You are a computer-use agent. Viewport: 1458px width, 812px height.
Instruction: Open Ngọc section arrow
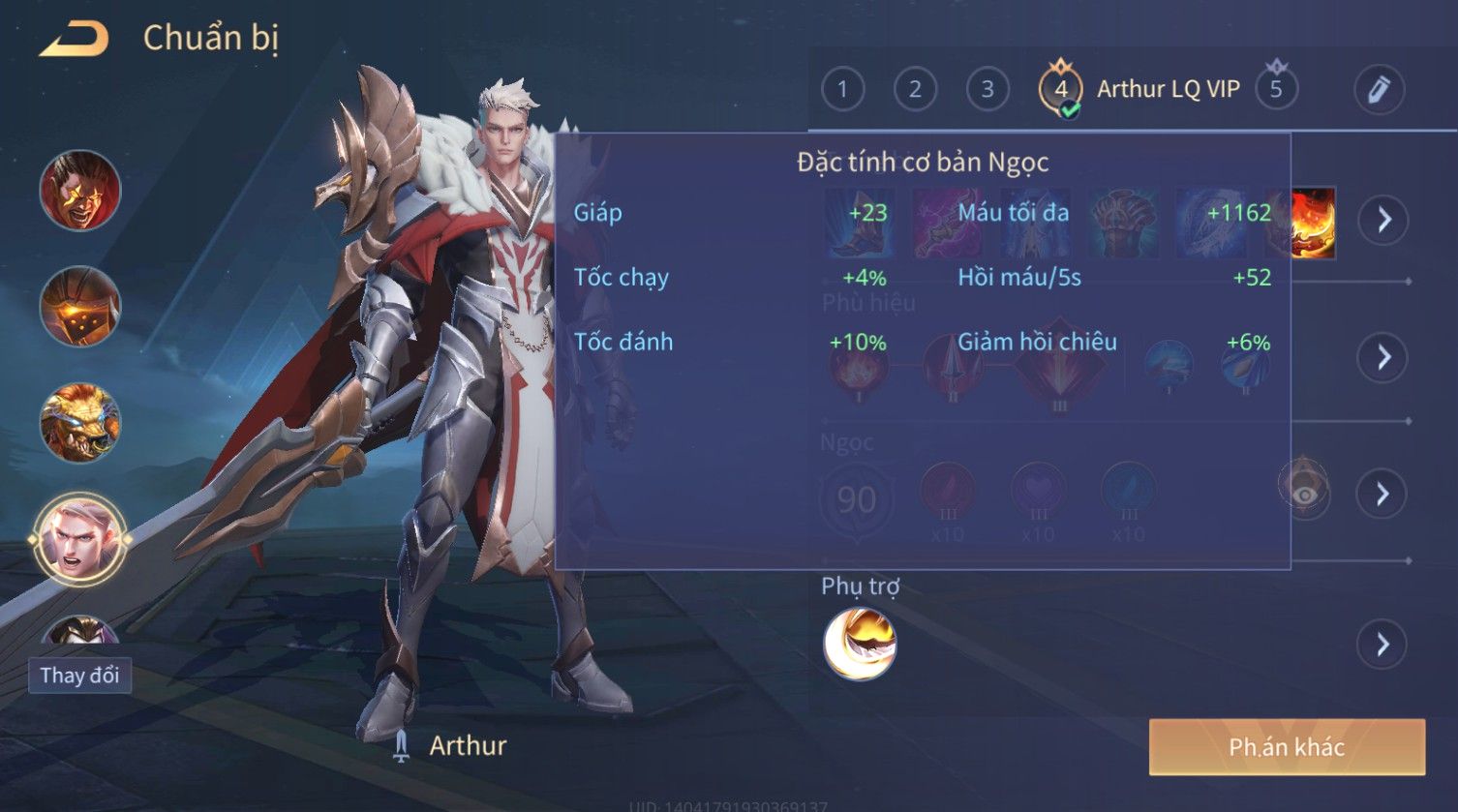[x=1383, y=495]
